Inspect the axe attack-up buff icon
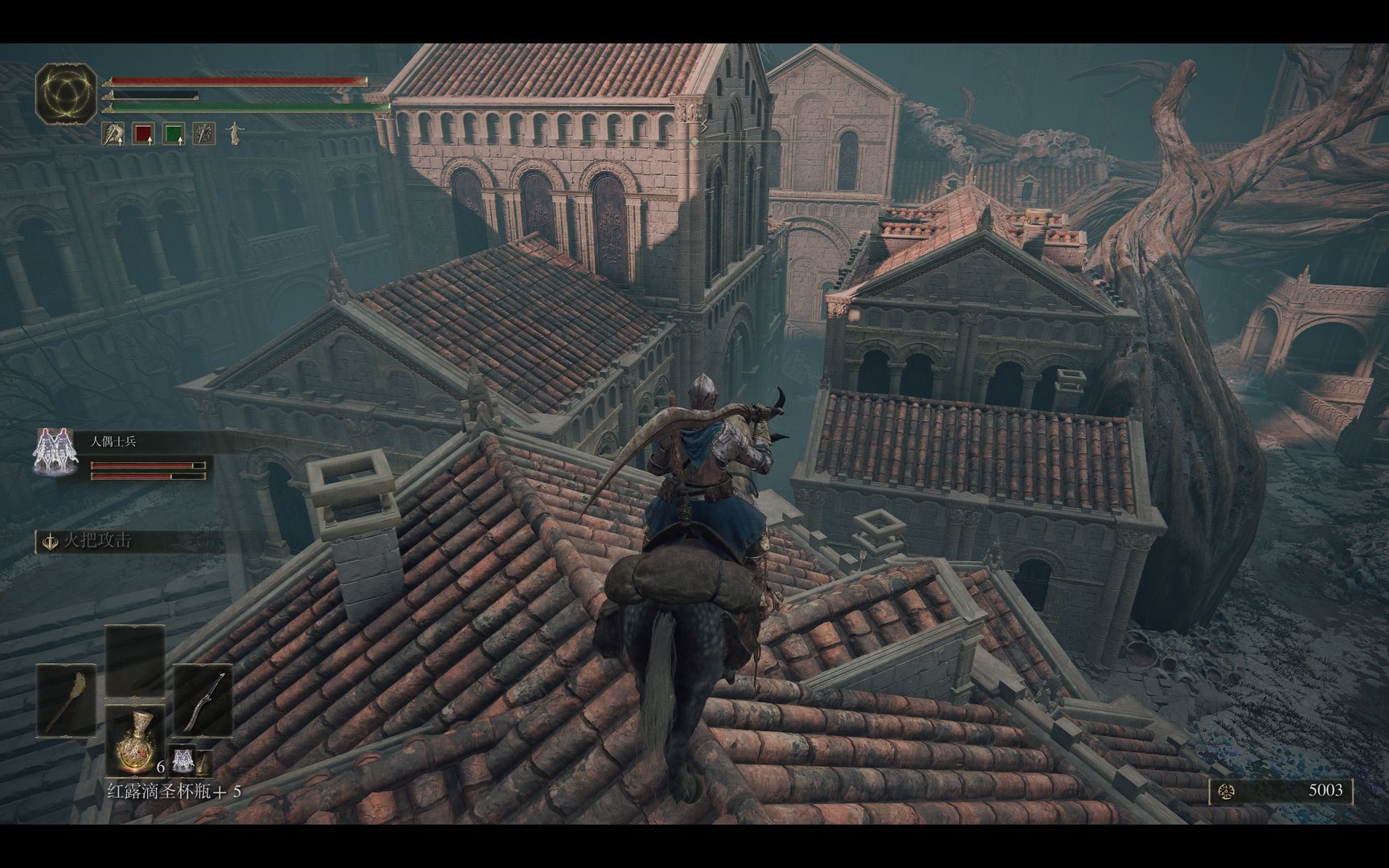 click(x=113, y=133)
